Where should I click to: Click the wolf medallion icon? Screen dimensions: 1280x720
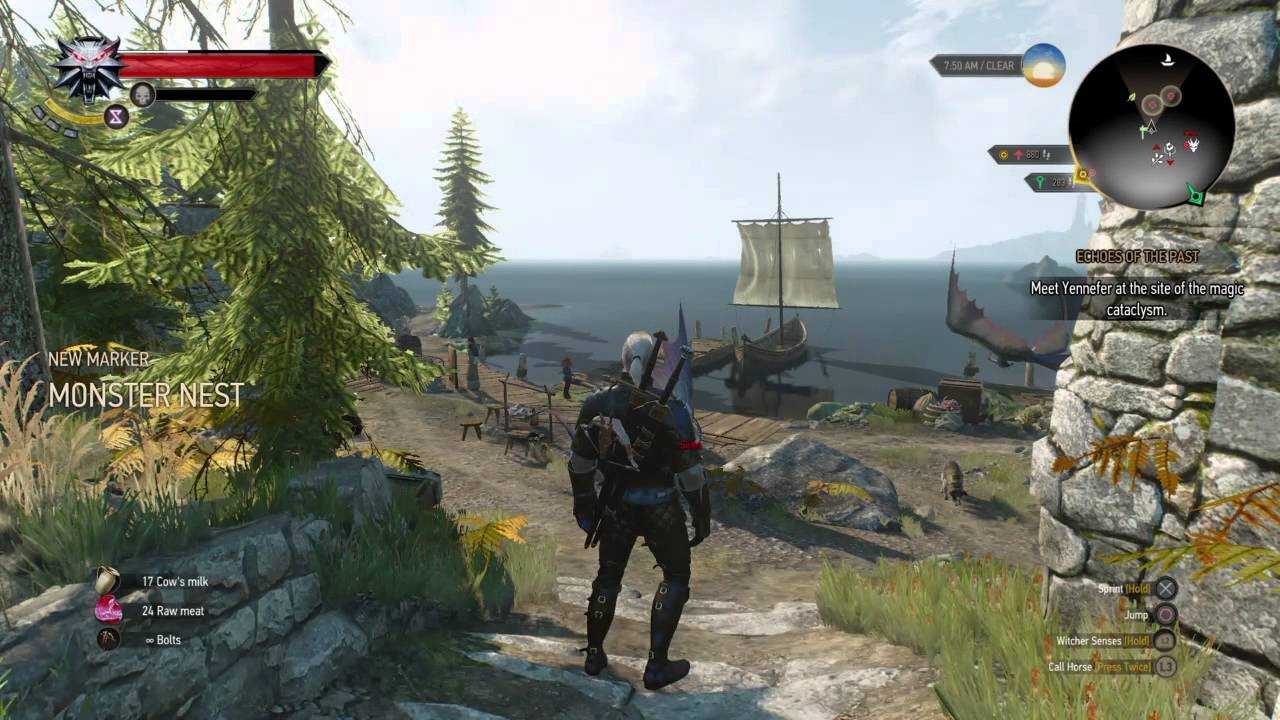pos(88,68)
